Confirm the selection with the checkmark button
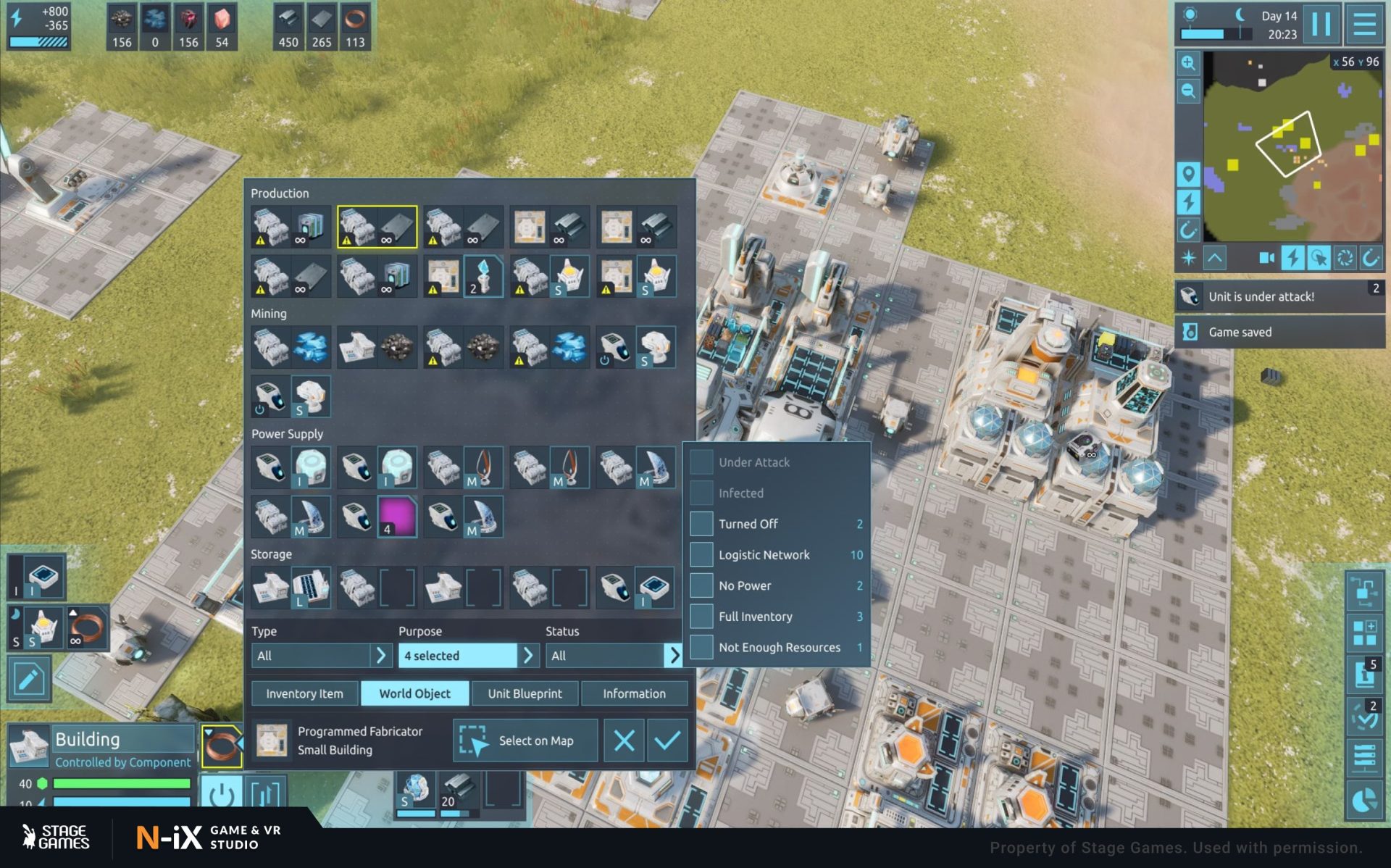The width and height of the screenshot is (1391, 868). point(667,740)
